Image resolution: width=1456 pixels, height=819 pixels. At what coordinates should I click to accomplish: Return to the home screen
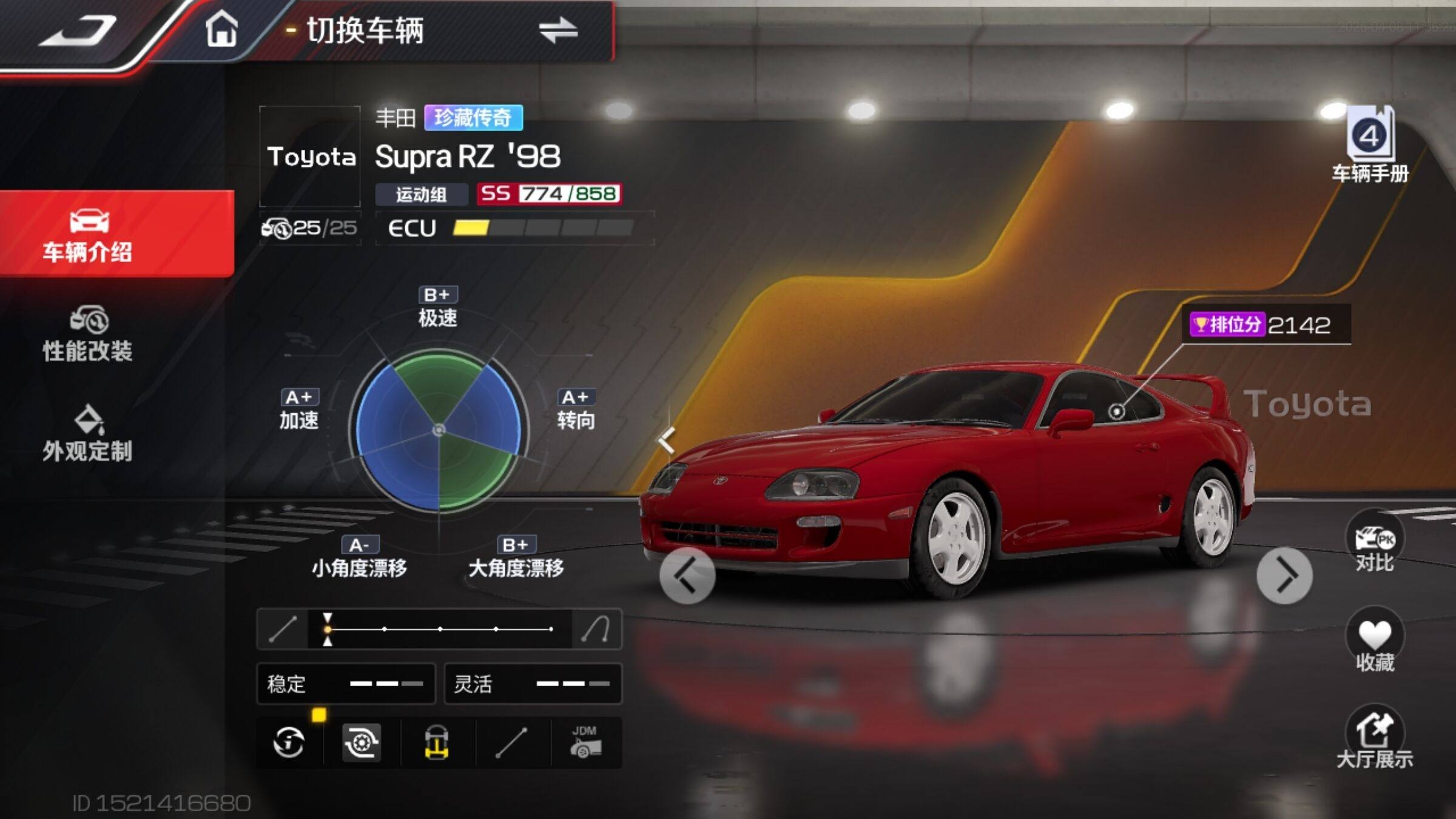tap(221, 29)
